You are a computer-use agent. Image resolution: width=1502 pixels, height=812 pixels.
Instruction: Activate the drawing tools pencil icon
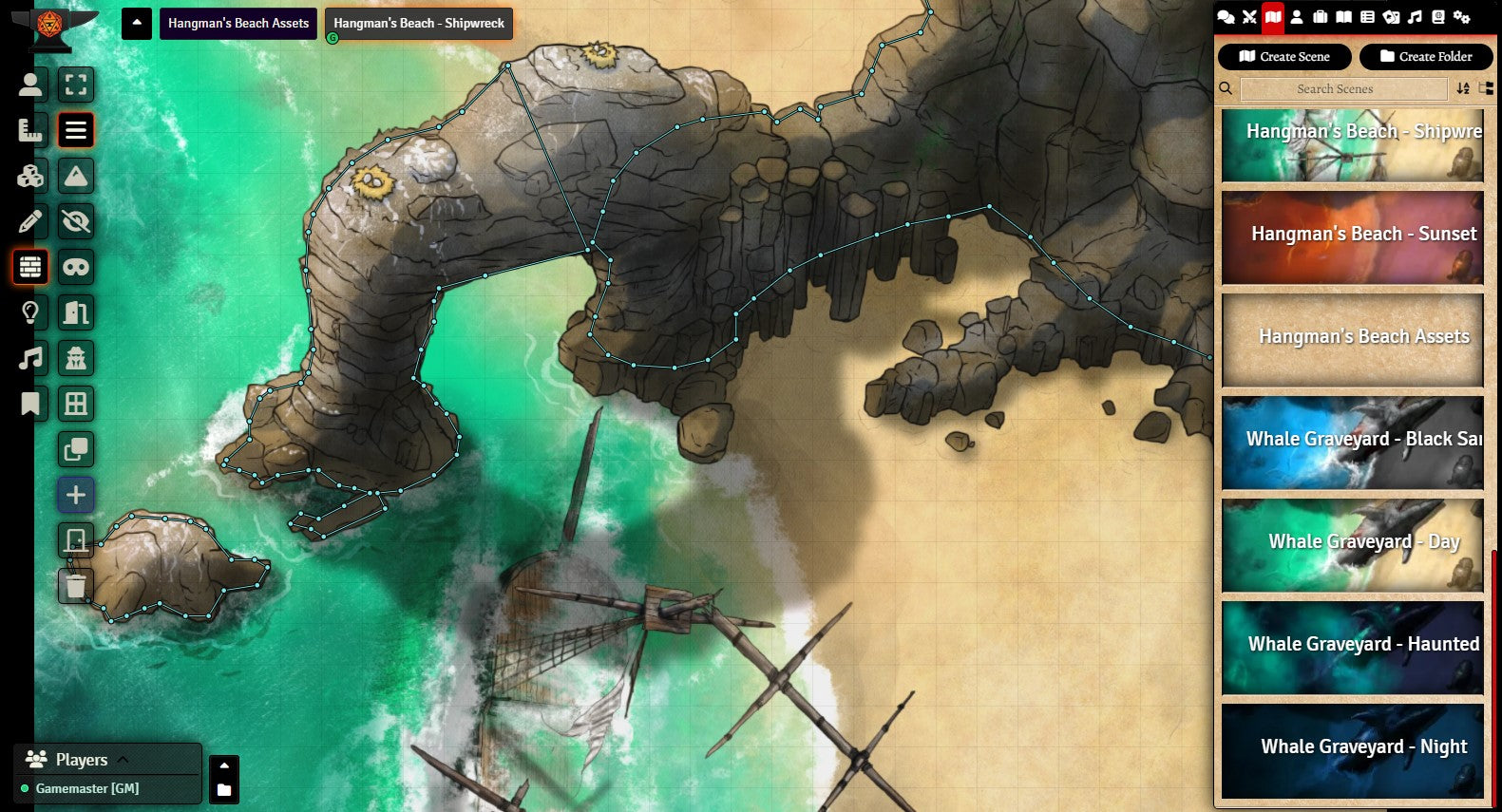click(30, 221)
